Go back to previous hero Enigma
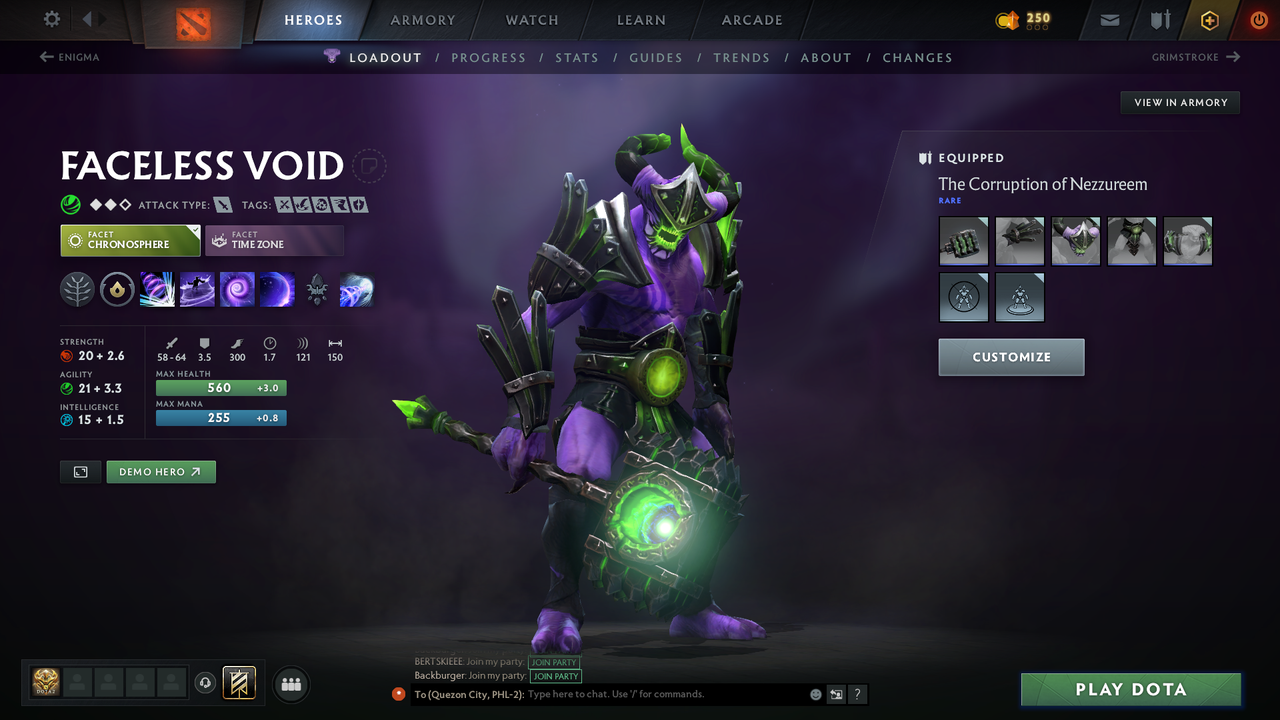Image resolution: width=1280 pixels, height=720 pixels. (68, 57)
